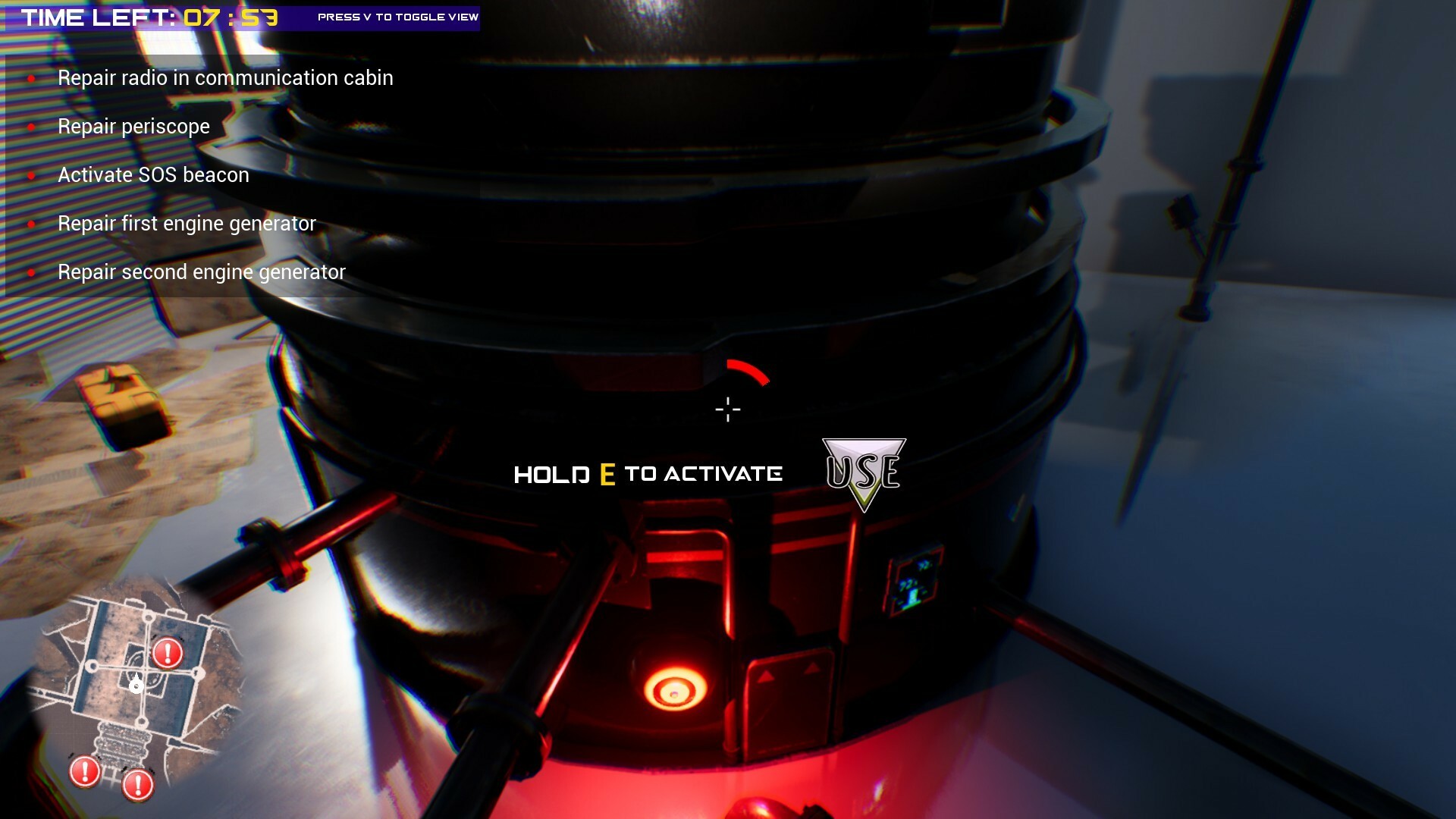
Task: Click the USE triangle icon
Action: 863,470
